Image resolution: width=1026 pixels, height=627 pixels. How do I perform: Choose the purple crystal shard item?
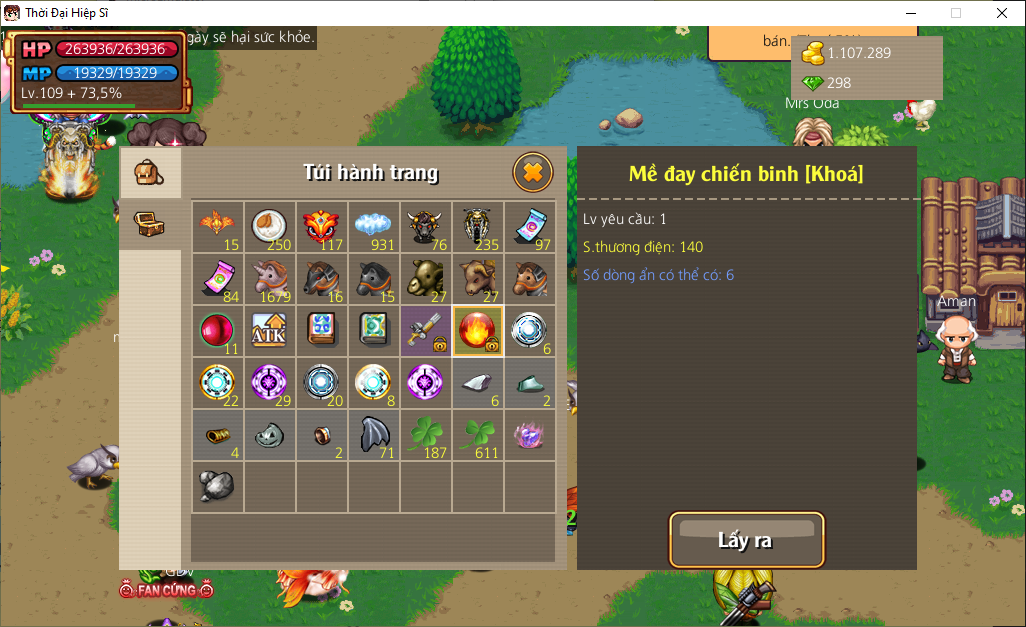(x=530, y=435)
